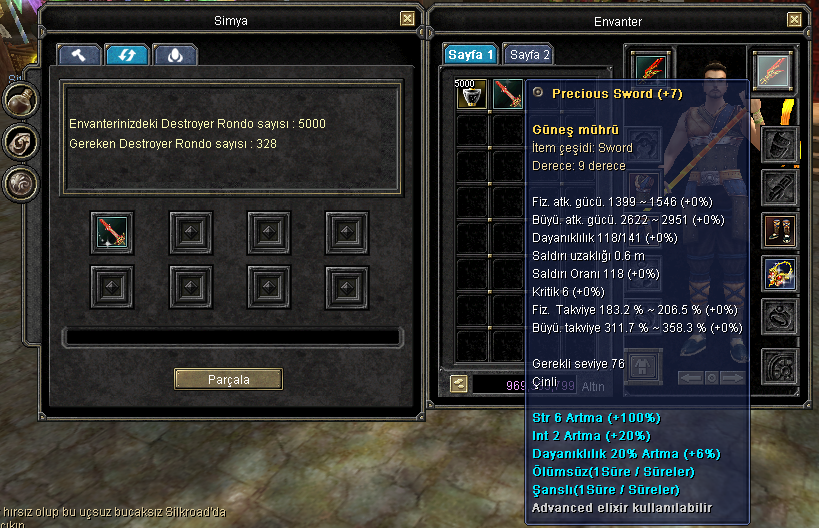Switch to Sayfa 1 inventory tab
Image resolution: width=819 pixels, height=528 pixels.
coord(470,55)
